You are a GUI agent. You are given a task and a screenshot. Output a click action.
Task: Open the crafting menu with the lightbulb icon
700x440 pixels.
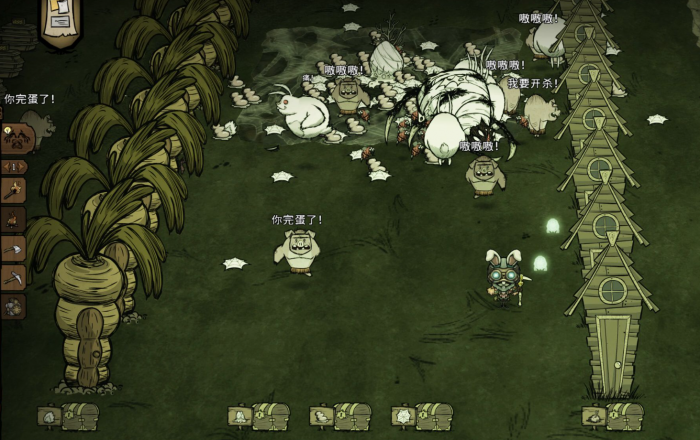[15, 138]
